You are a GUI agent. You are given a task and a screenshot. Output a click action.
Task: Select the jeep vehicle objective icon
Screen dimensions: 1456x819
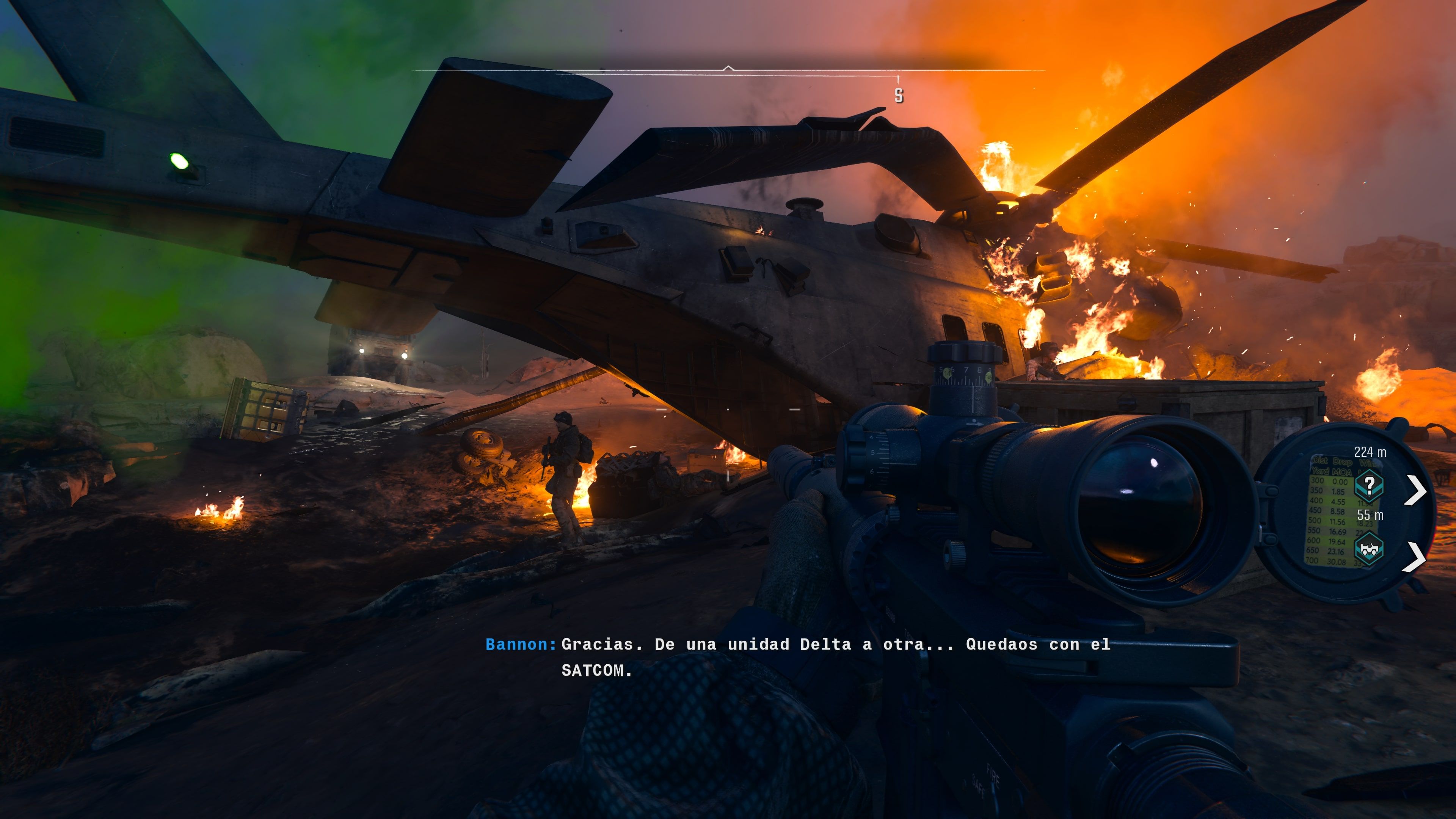pos(1370,549)
